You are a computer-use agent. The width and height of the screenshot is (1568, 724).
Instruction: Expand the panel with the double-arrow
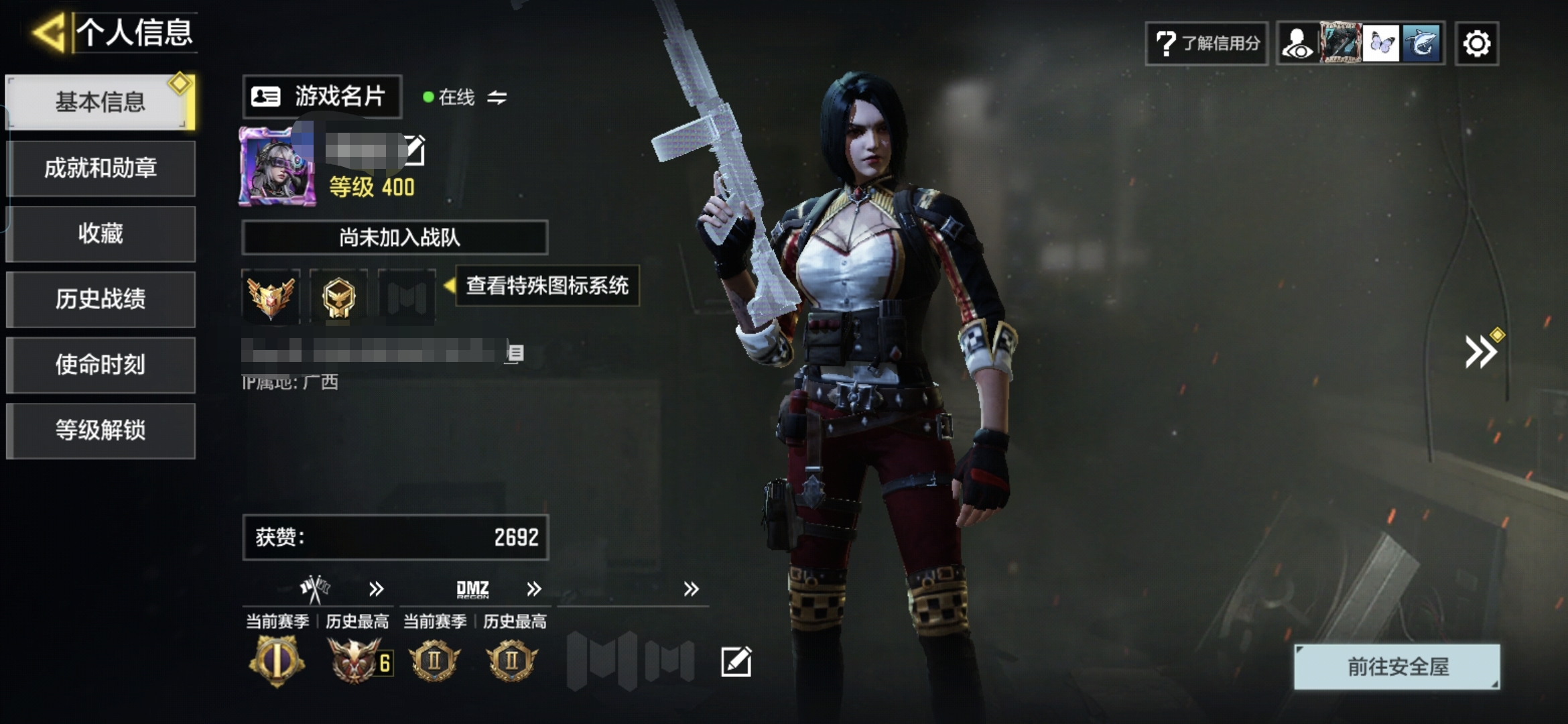[x=1480, y=352]
